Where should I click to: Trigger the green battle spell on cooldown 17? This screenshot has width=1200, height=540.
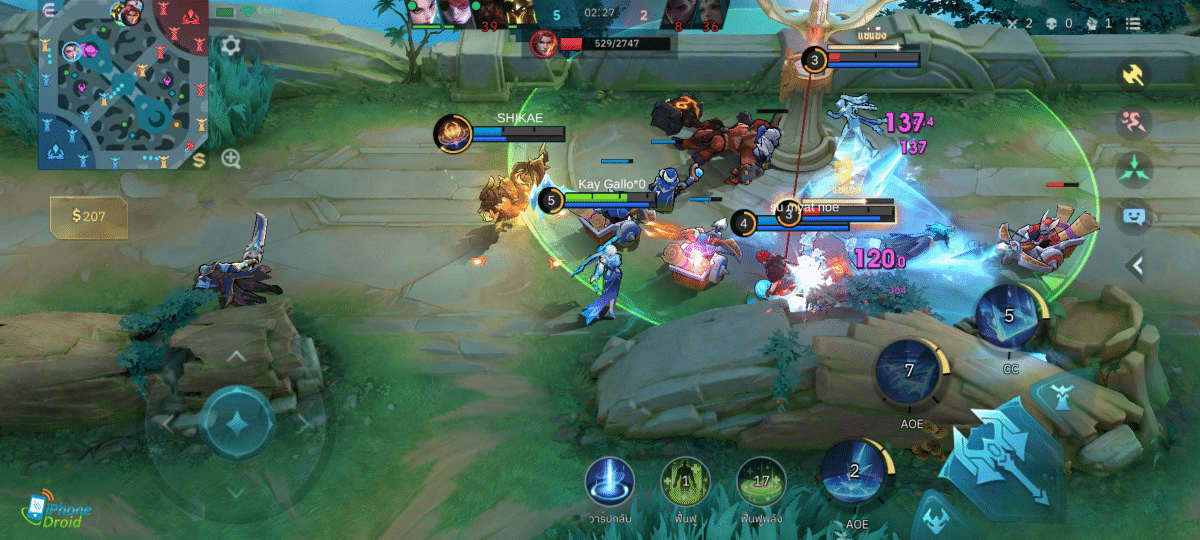coord(762,483)
